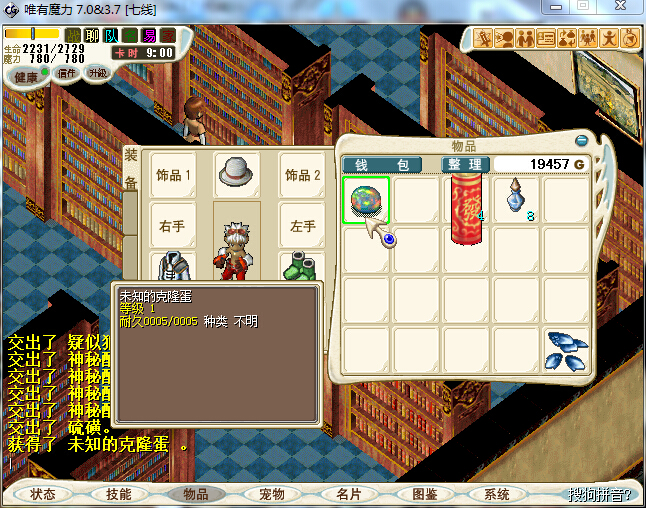Select the blue crystal shards item

[x=566, y=349]
